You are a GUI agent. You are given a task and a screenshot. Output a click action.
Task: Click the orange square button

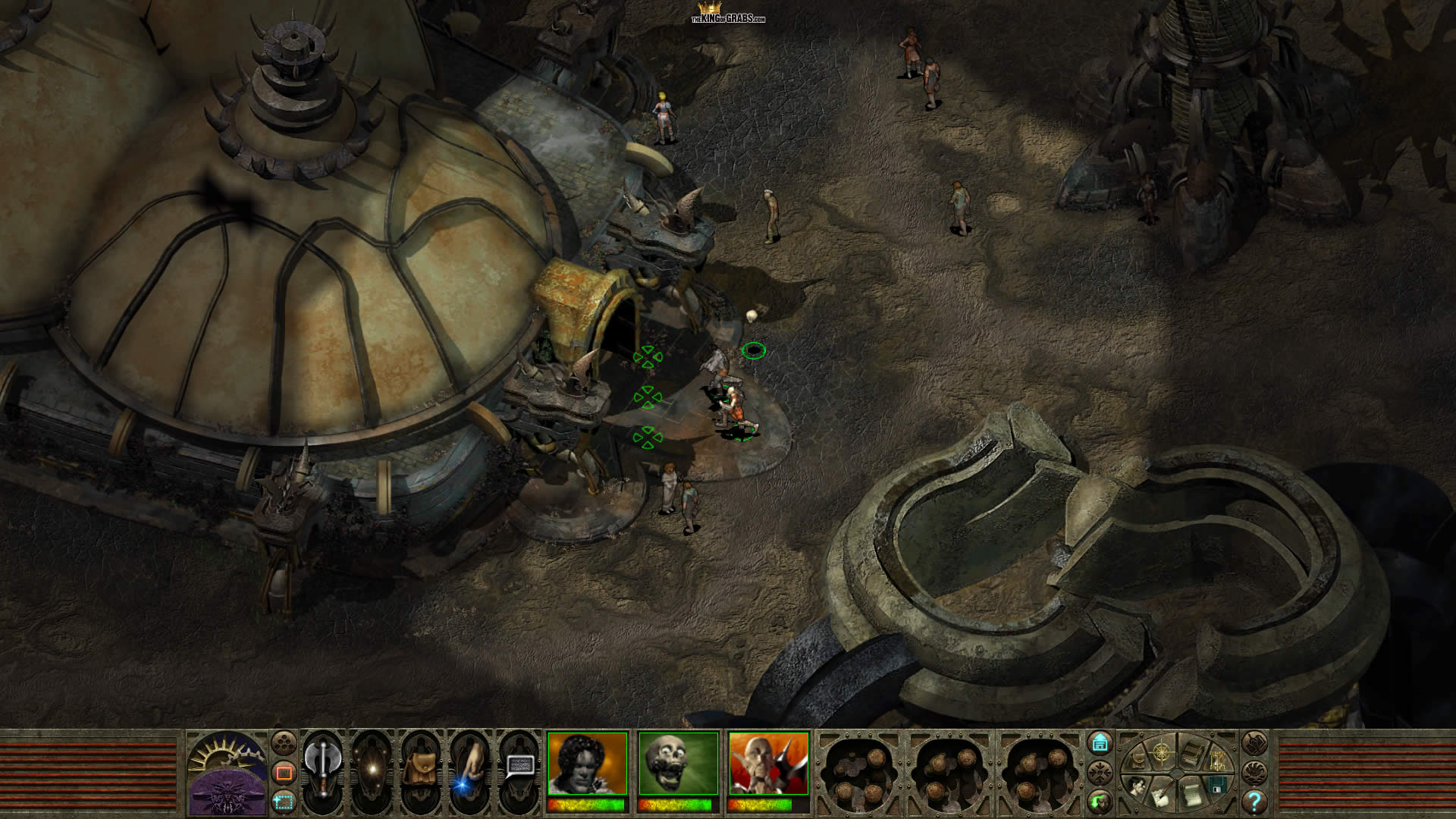pos(284,773)
